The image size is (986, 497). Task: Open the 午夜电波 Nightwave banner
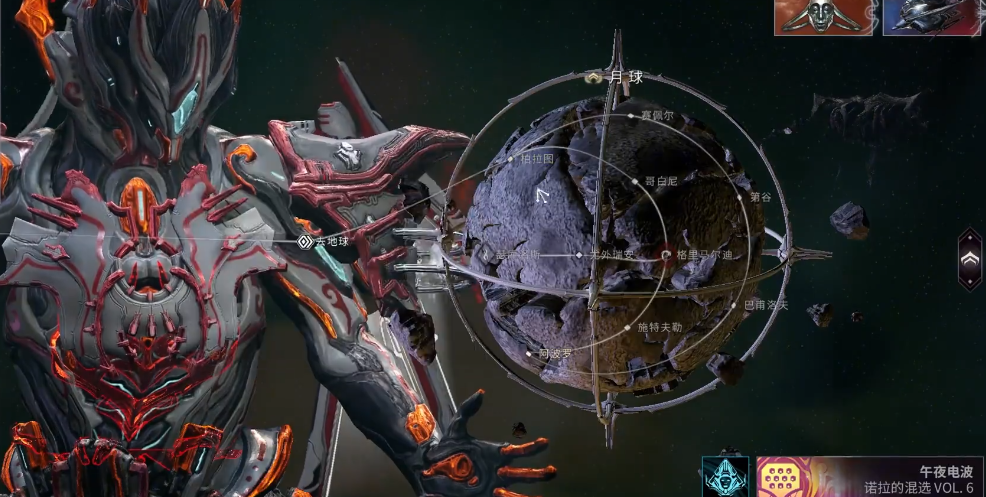[x=869, y=476]
